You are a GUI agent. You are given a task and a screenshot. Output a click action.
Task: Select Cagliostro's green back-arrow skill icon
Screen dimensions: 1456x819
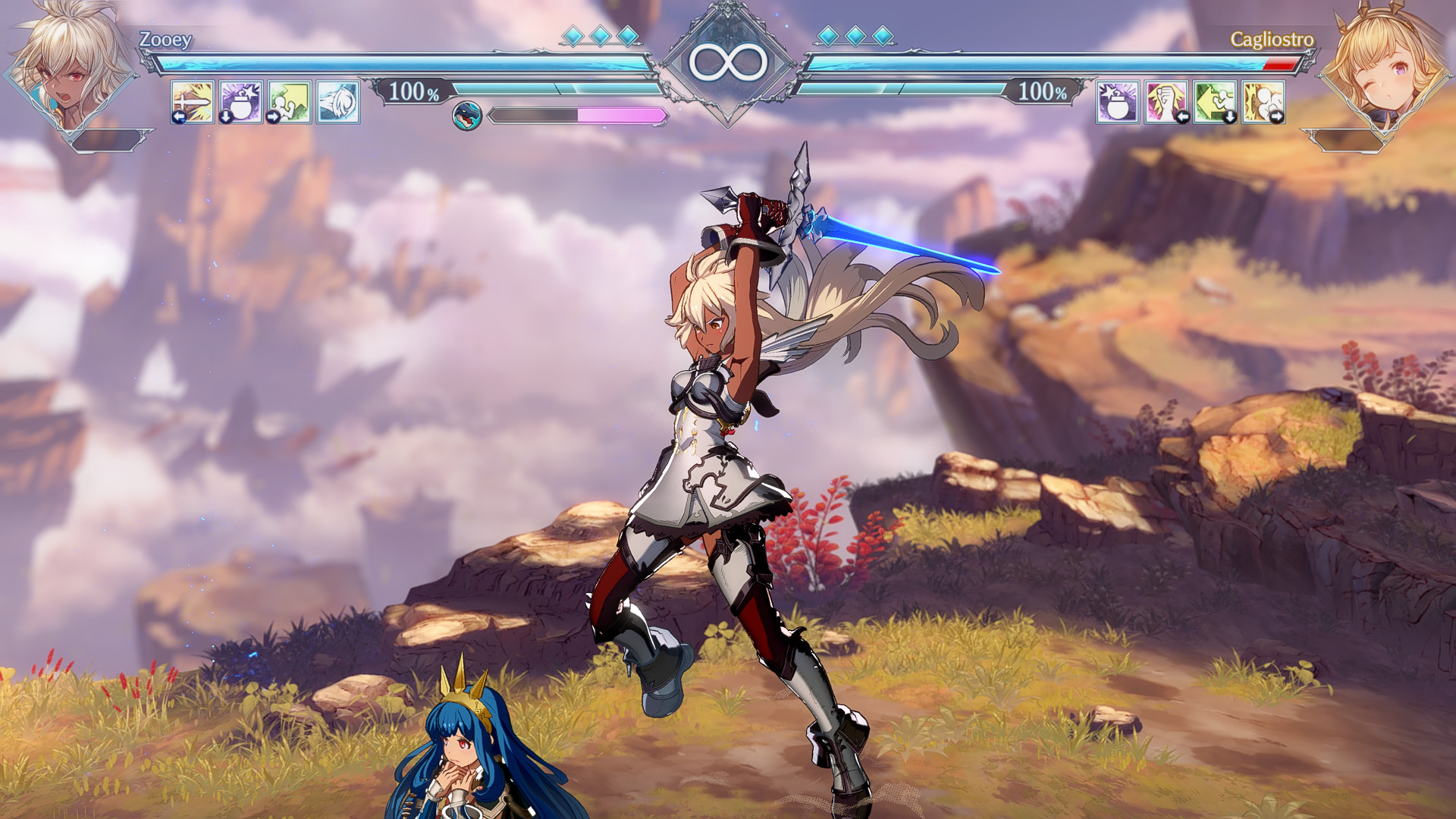tap(1213, 103)
